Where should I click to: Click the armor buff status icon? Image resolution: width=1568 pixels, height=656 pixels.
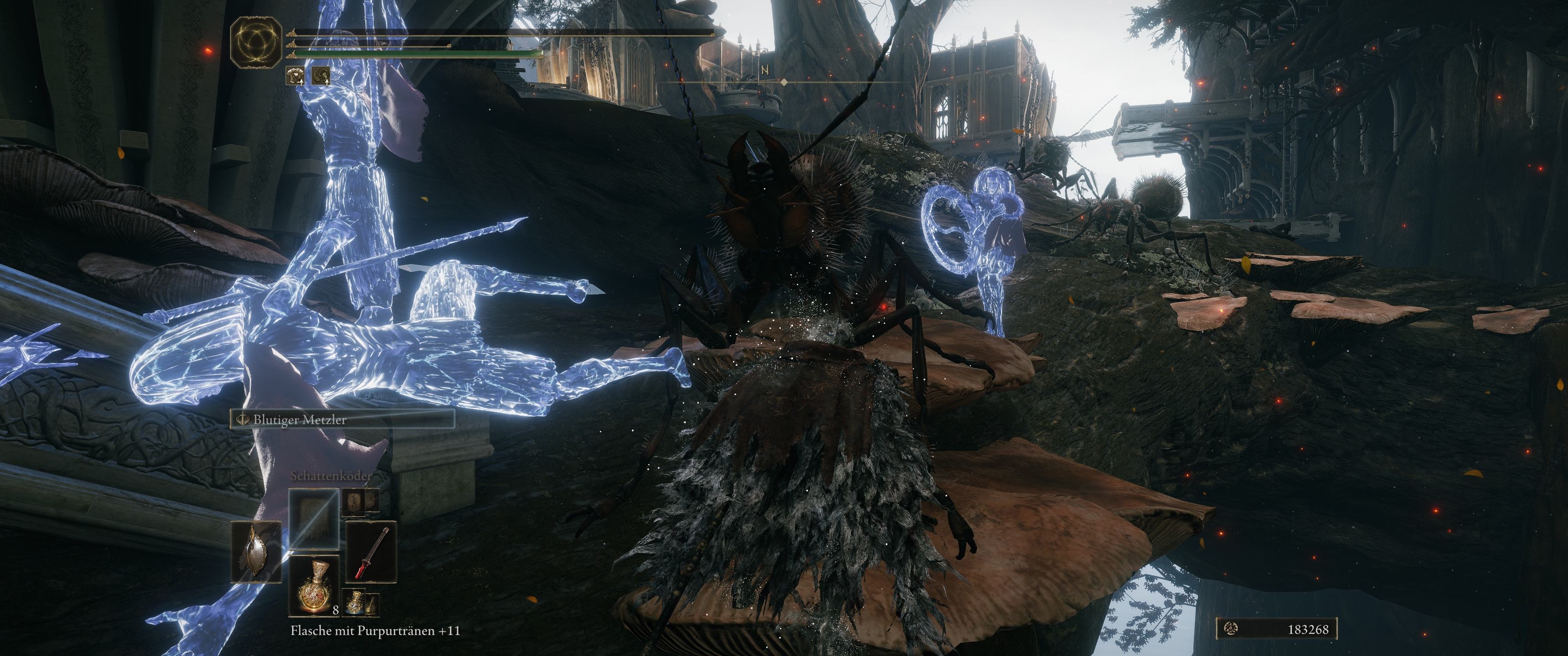(296, 76)
